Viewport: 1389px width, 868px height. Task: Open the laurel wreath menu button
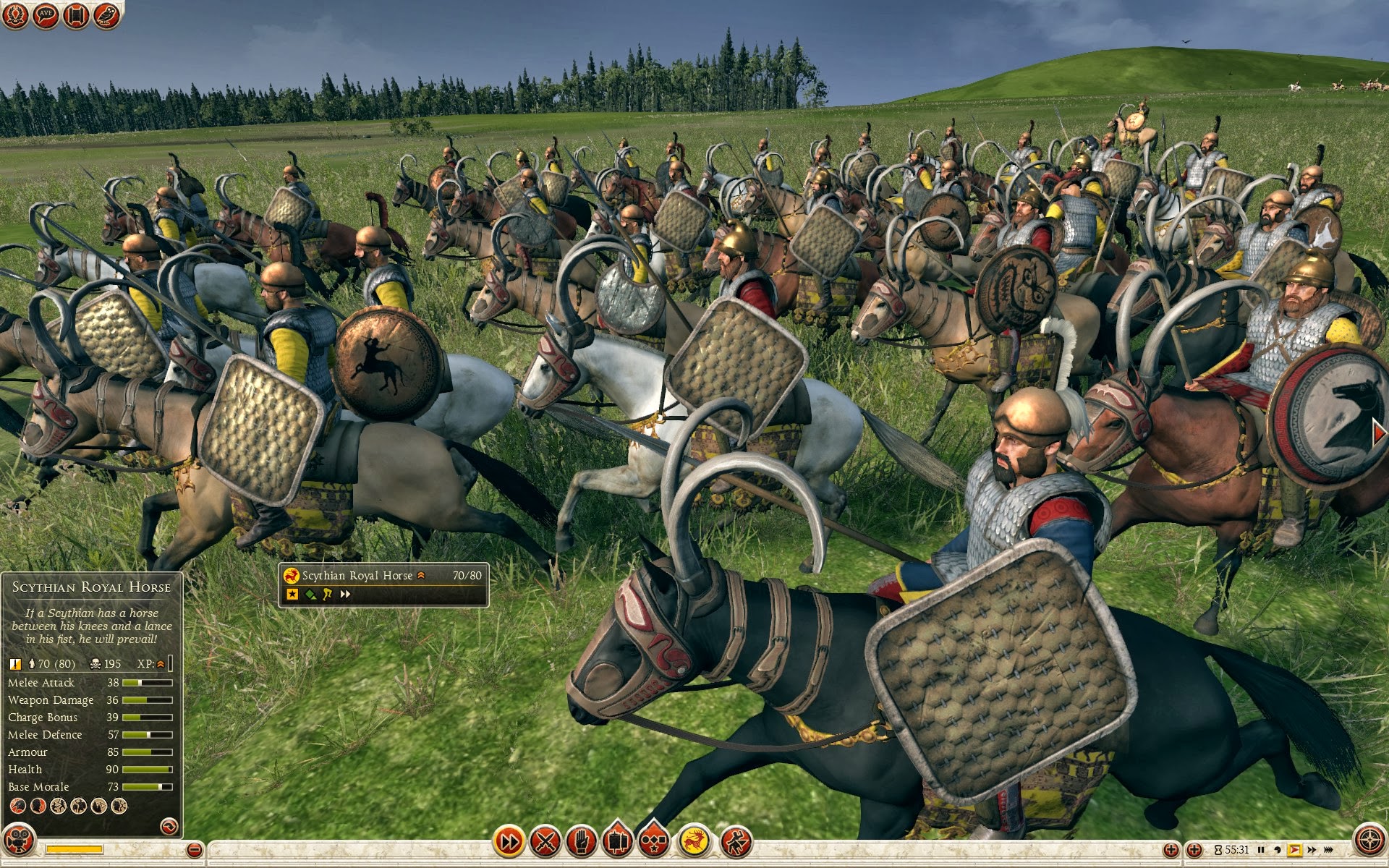click(15, 15)
